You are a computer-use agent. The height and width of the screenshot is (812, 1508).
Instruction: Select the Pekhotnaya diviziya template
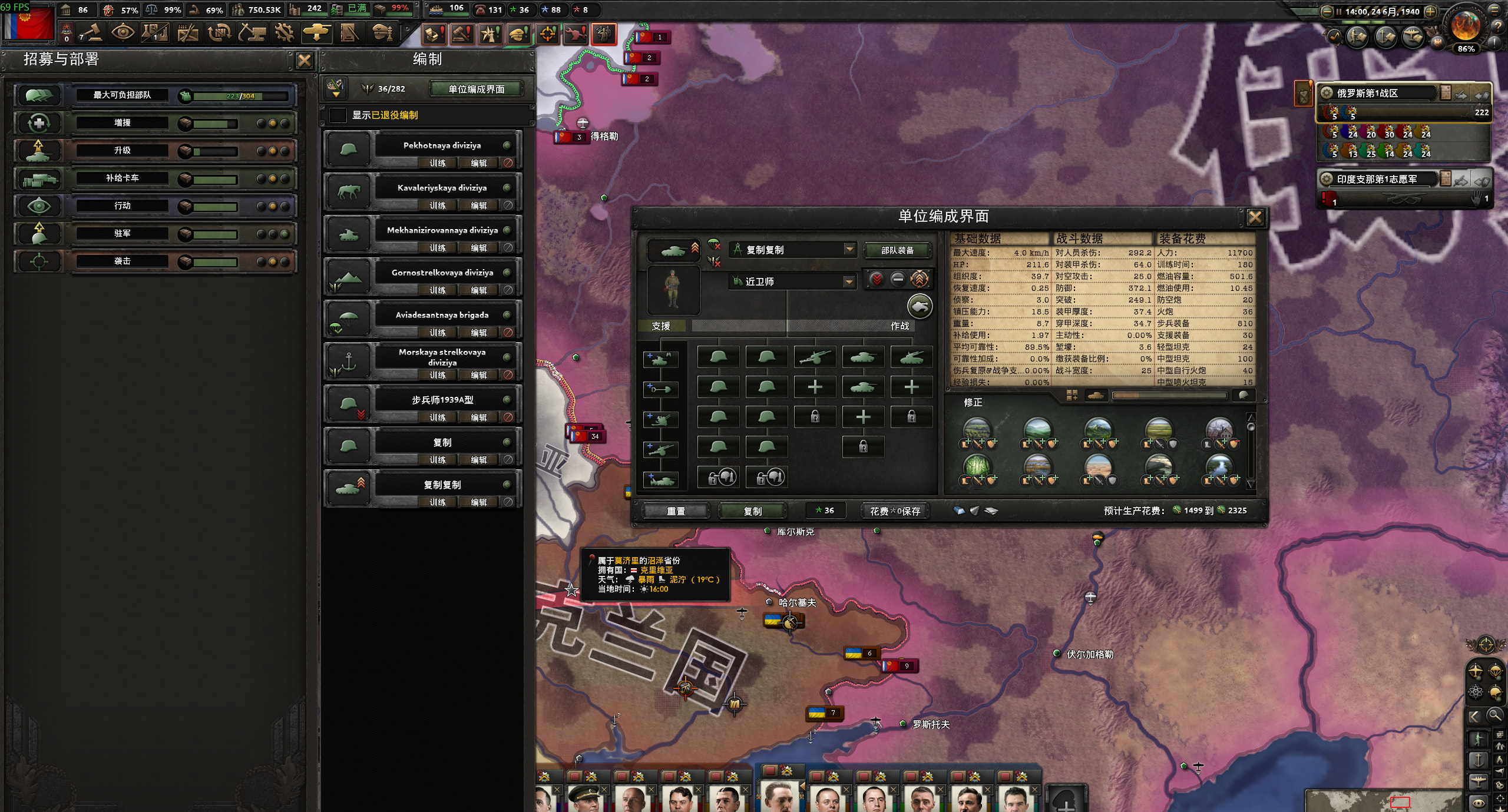(x=442, y=145)
